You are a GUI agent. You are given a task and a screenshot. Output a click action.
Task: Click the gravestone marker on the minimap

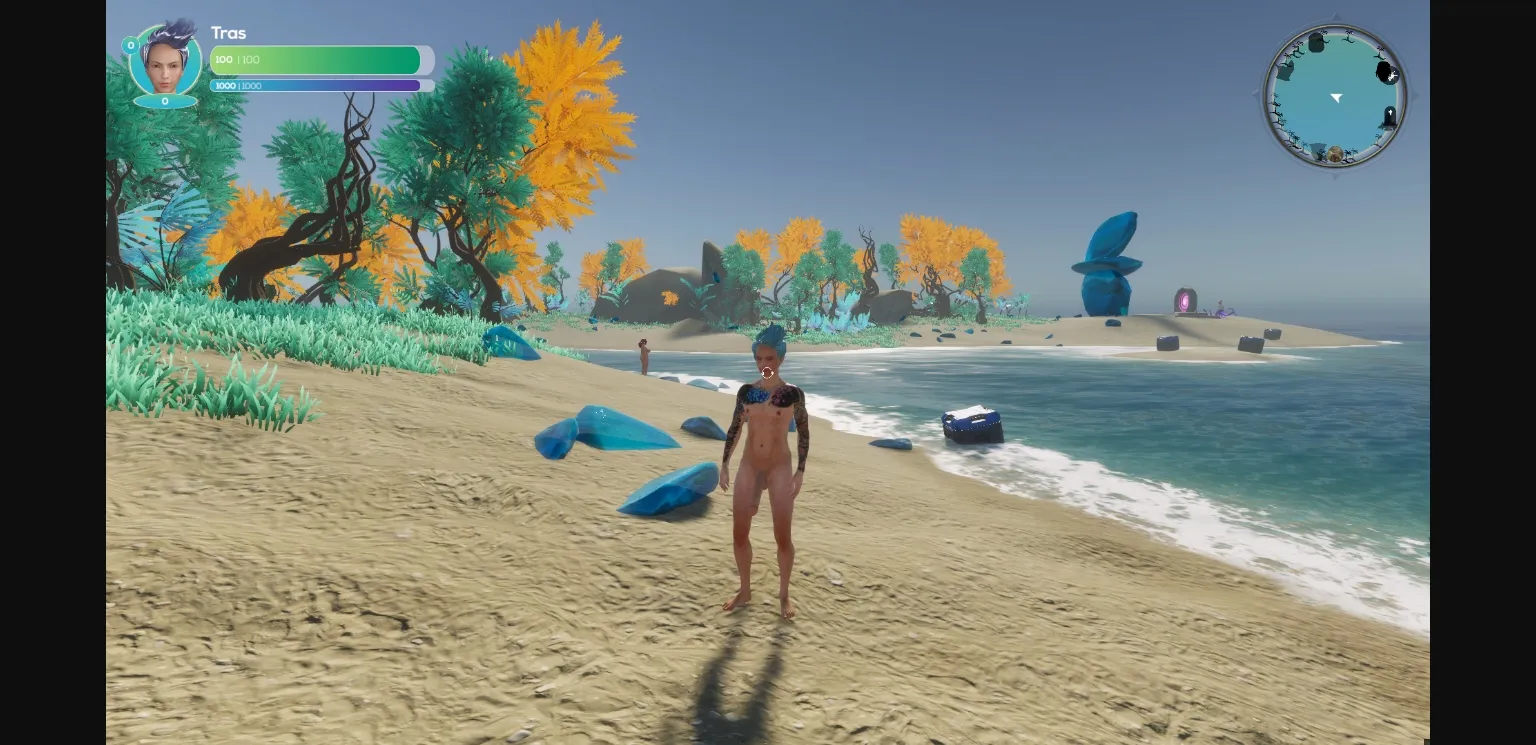click(x=1390, y=113)
